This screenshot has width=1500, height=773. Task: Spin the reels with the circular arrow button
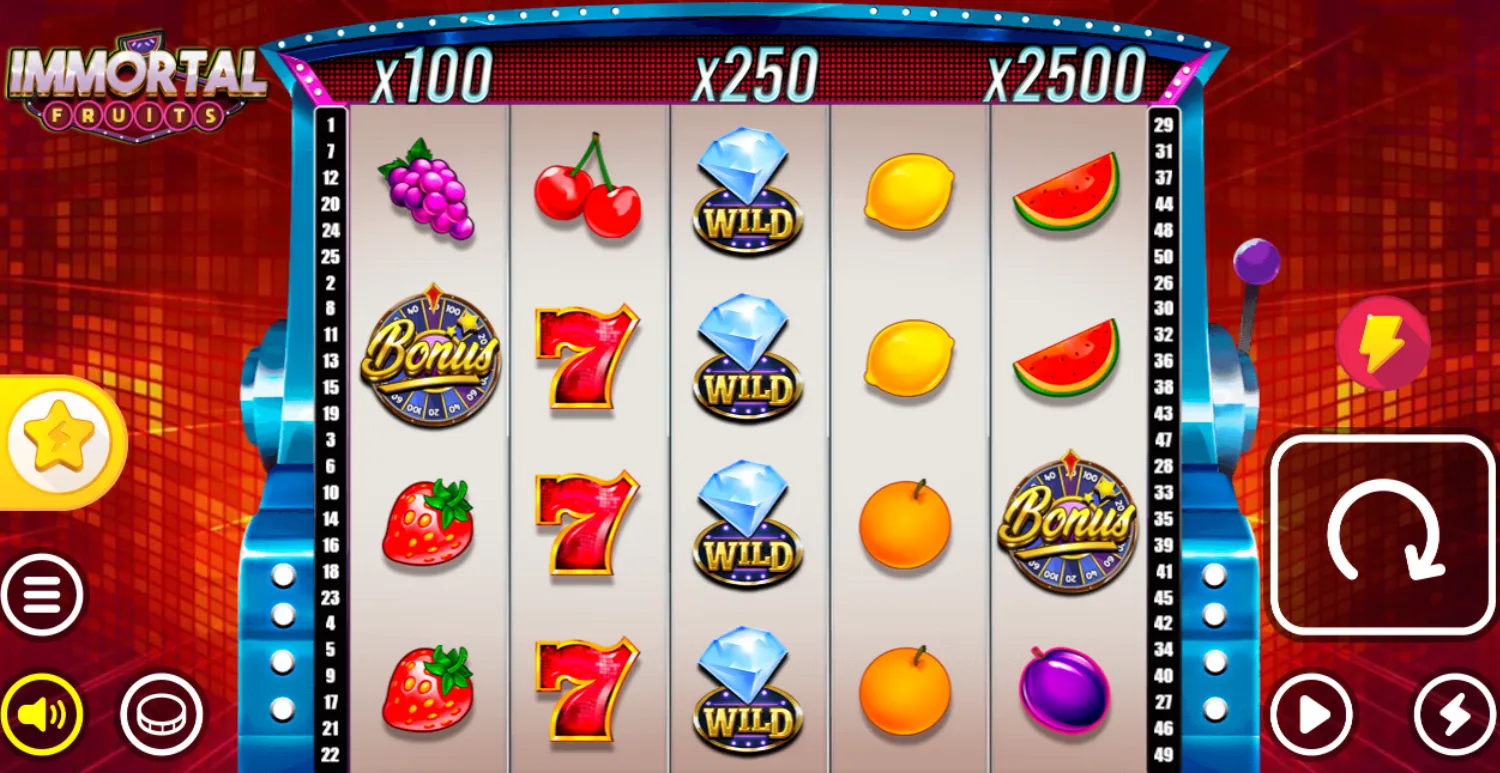[x=1383, y=533]
